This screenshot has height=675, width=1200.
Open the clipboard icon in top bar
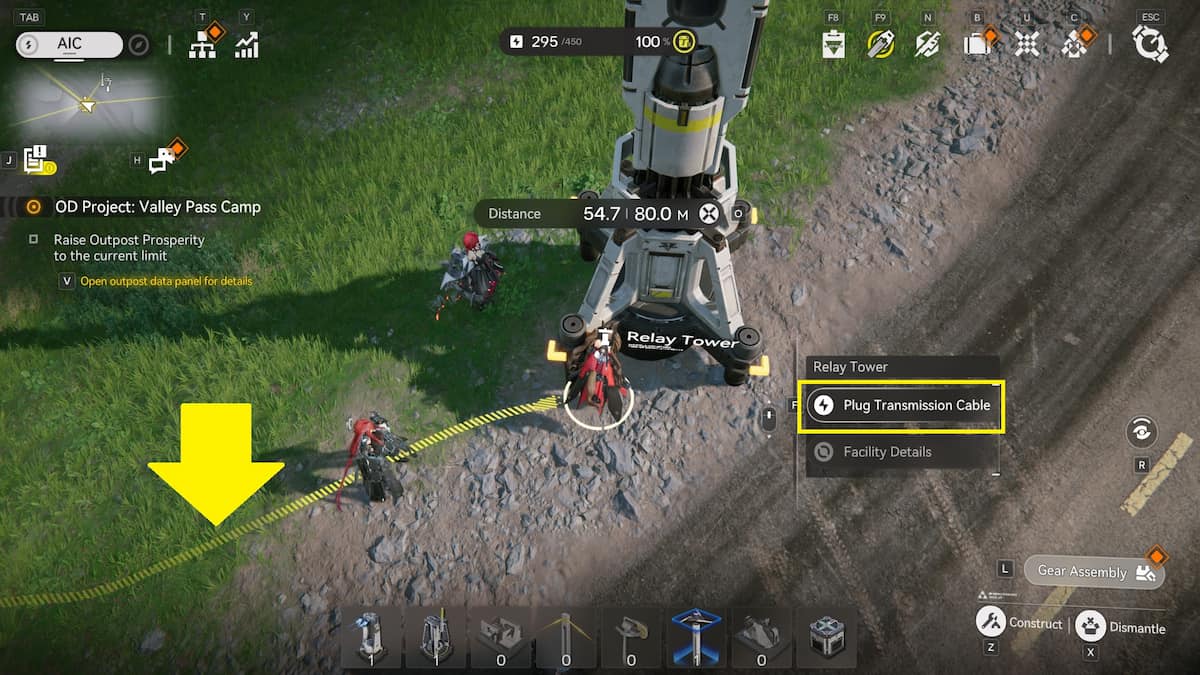pyautogui.click(x=833, y=44)
